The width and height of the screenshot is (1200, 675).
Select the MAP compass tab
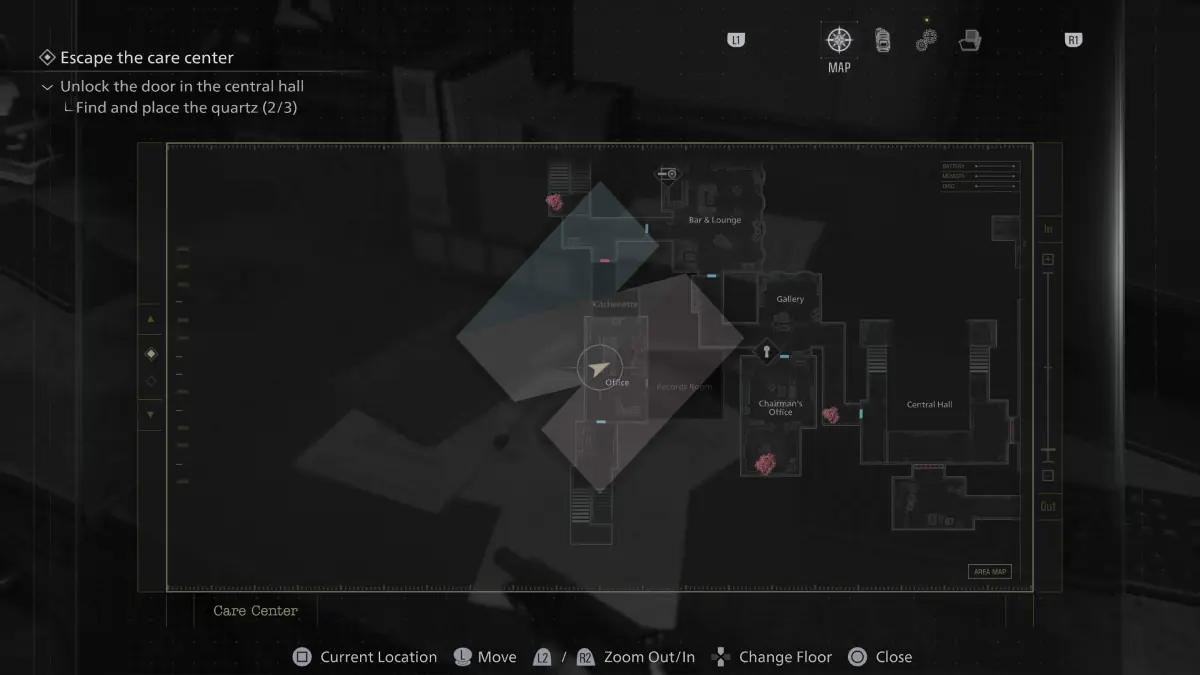(839, 41)
